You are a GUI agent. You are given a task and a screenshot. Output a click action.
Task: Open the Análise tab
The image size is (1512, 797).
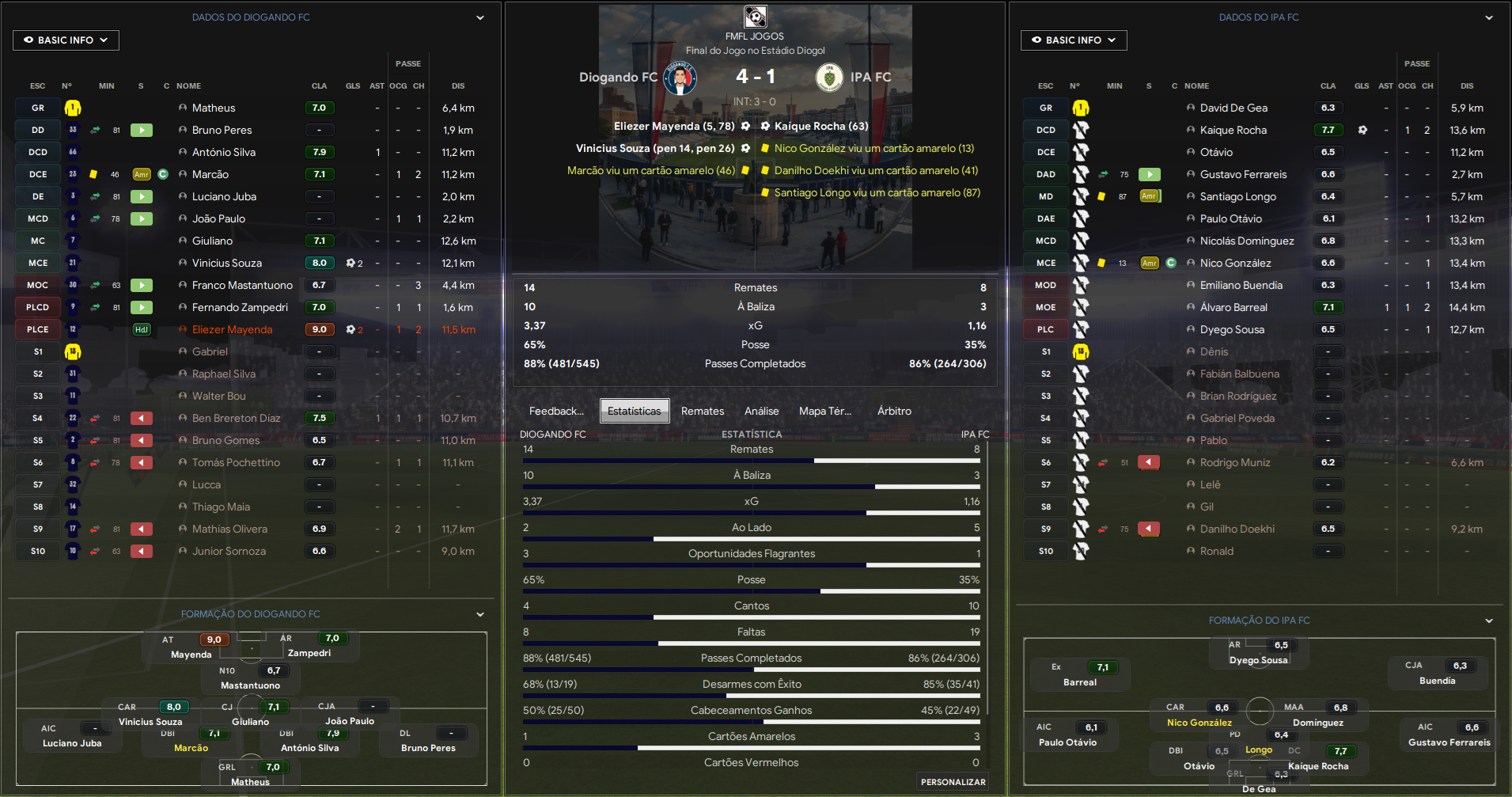(761, 411)
